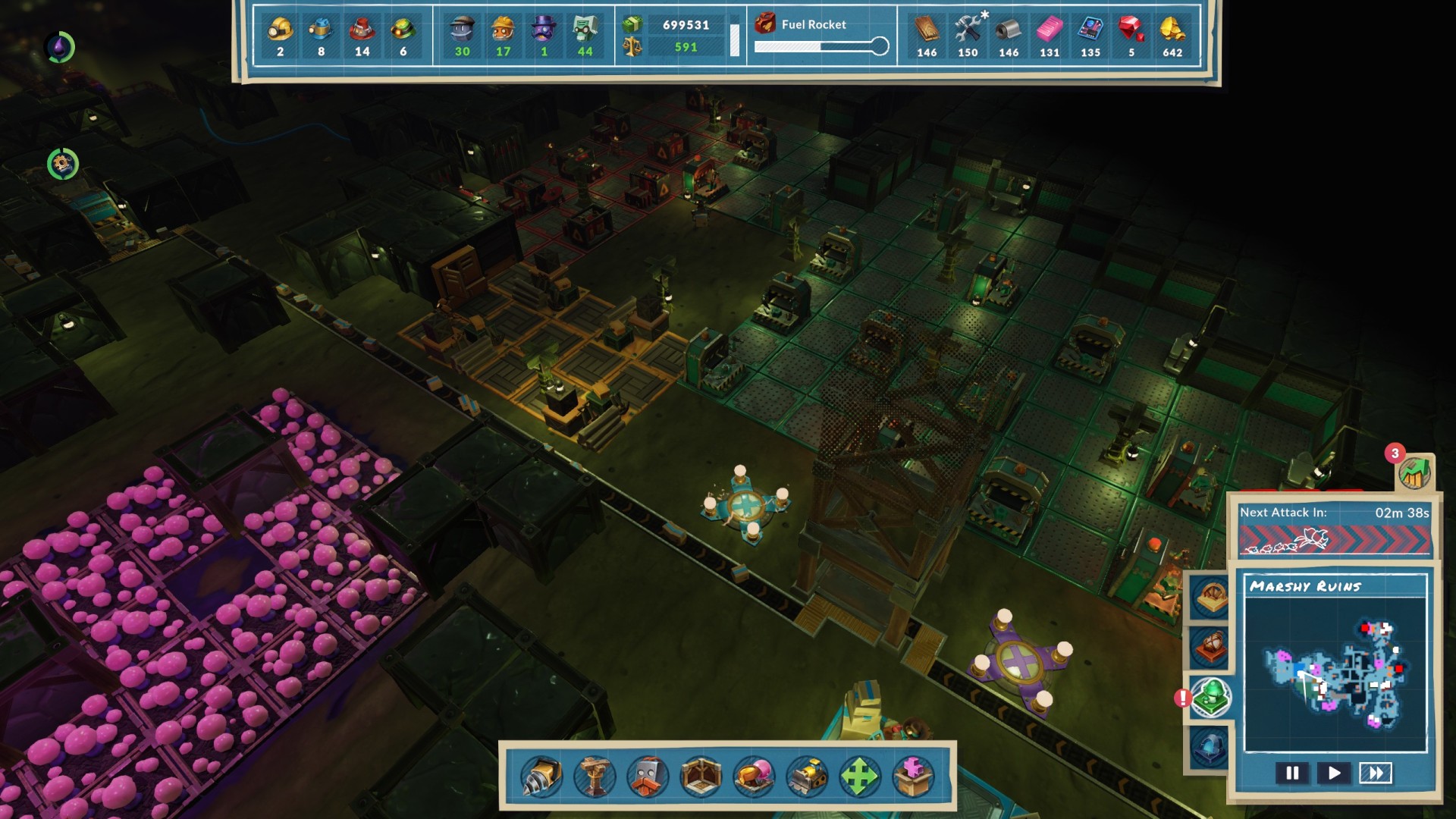Viewport: 1456px width, 819px height.
Task: Set game to normal play speed
Action: (1334, 773)
